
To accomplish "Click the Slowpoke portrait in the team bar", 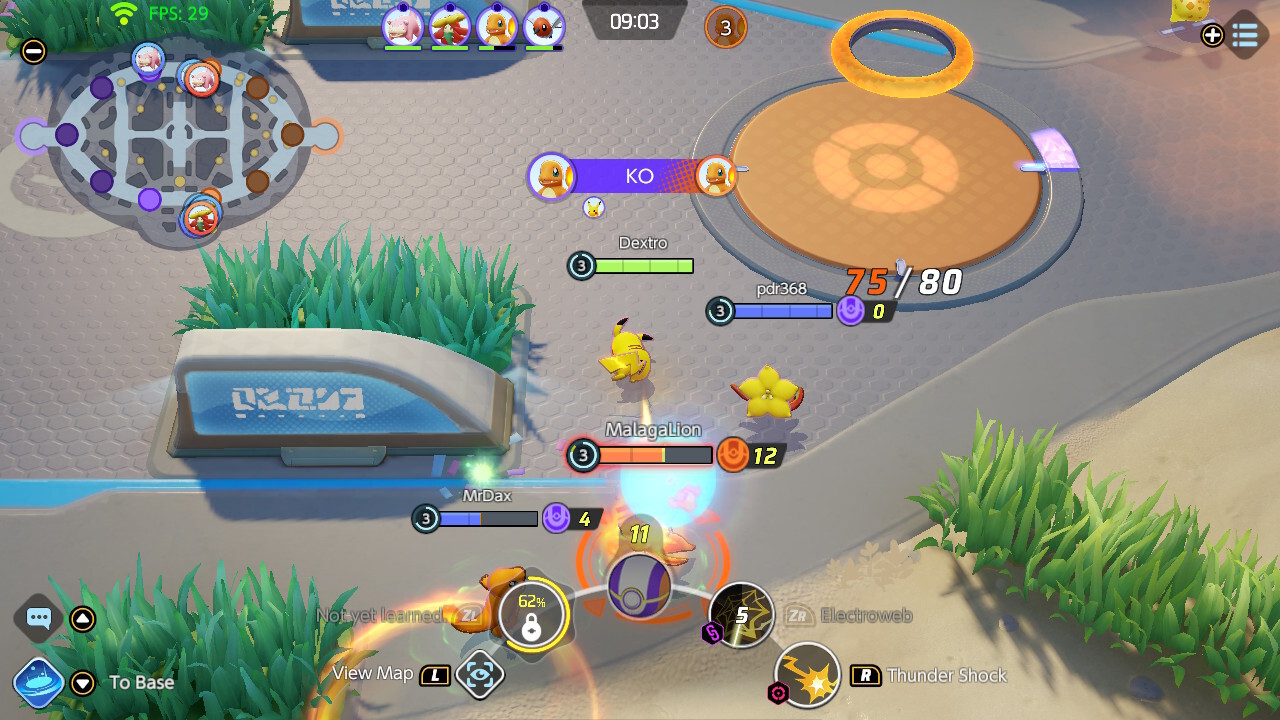I will tap(403, 27).
